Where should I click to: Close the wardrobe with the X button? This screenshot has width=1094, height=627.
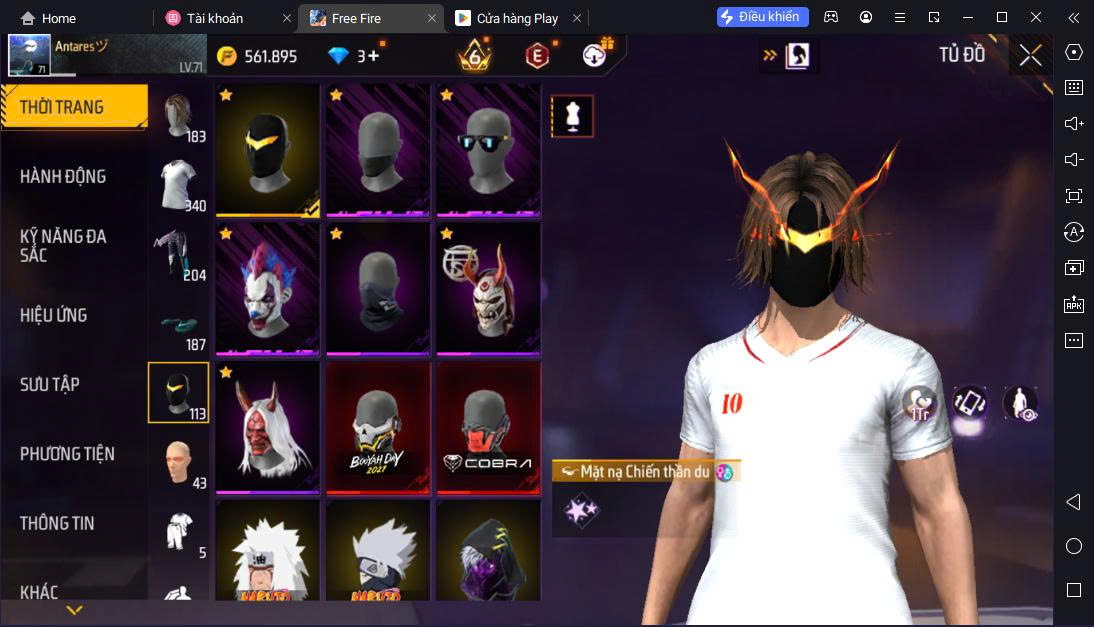pos(1030,55)
